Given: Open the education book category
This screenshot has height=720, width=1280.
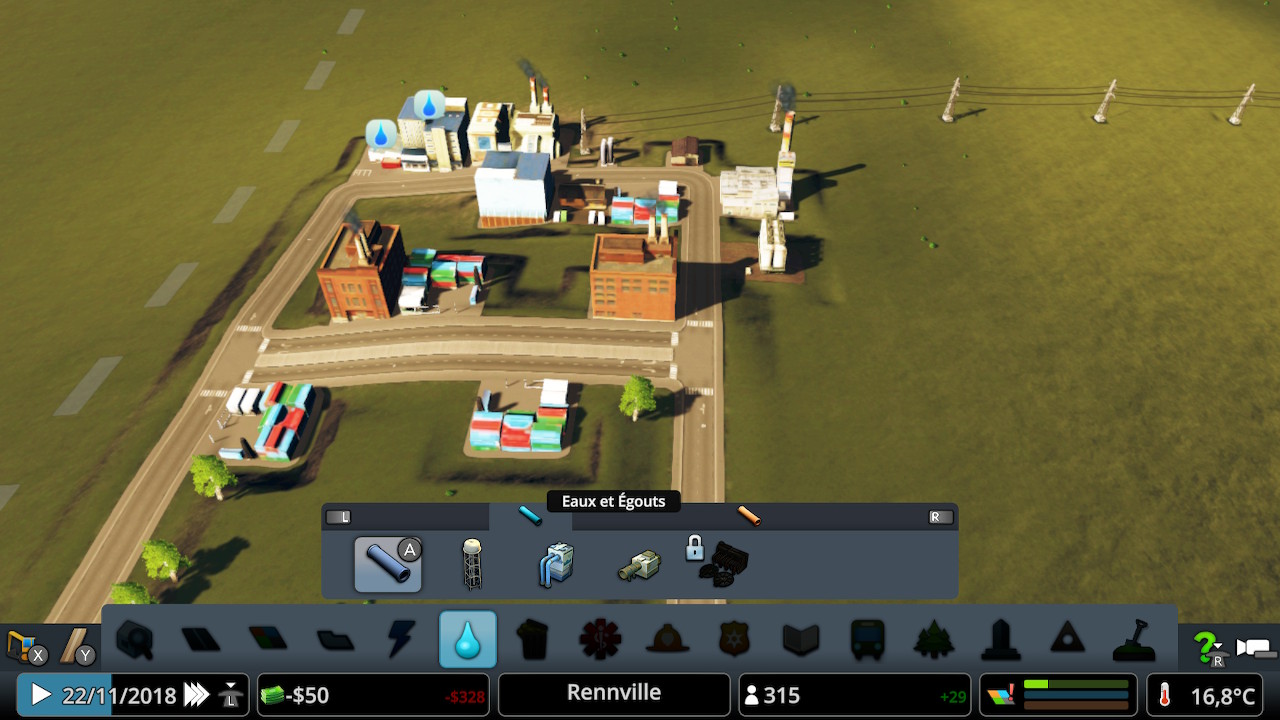Looking at the screenshot, I should (x=800, y=639).
